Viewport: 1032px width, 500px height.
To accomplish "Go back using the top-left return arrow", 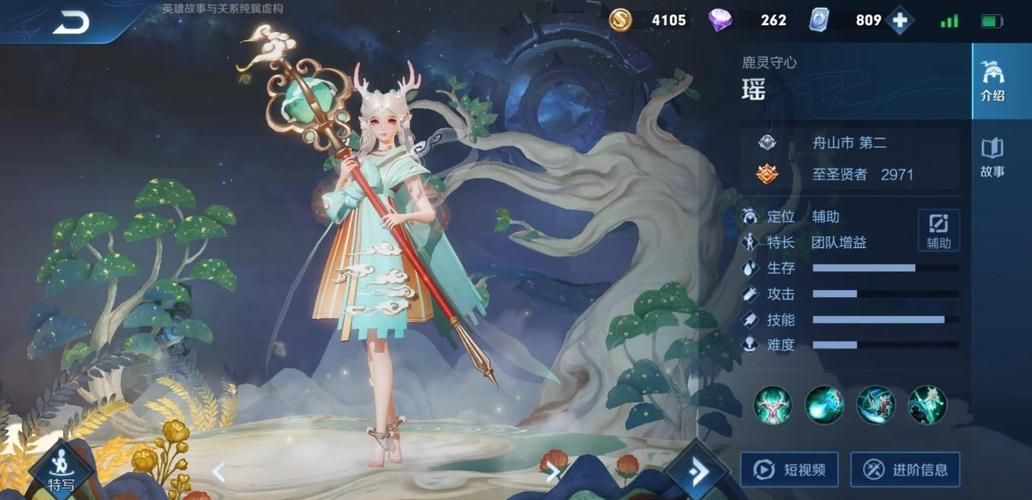I will (71, 22).
